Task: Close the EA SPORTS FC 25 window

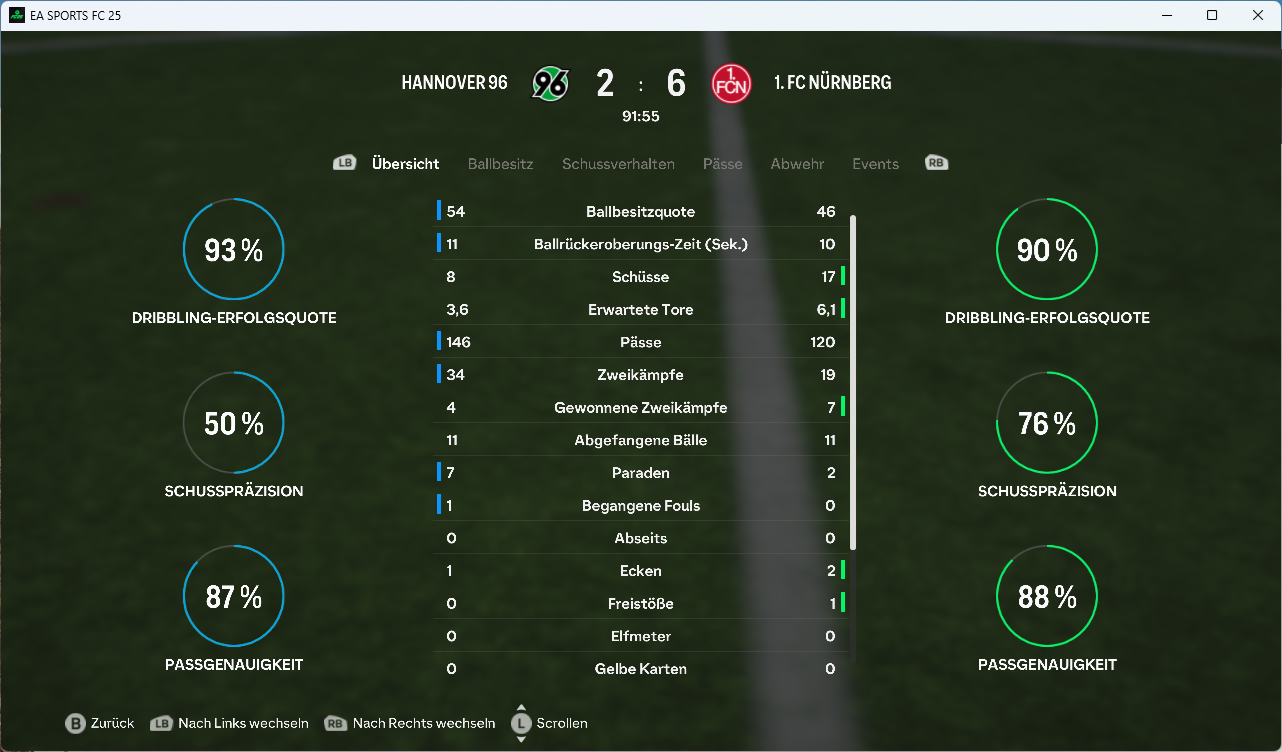Action: pos(1258,15)
